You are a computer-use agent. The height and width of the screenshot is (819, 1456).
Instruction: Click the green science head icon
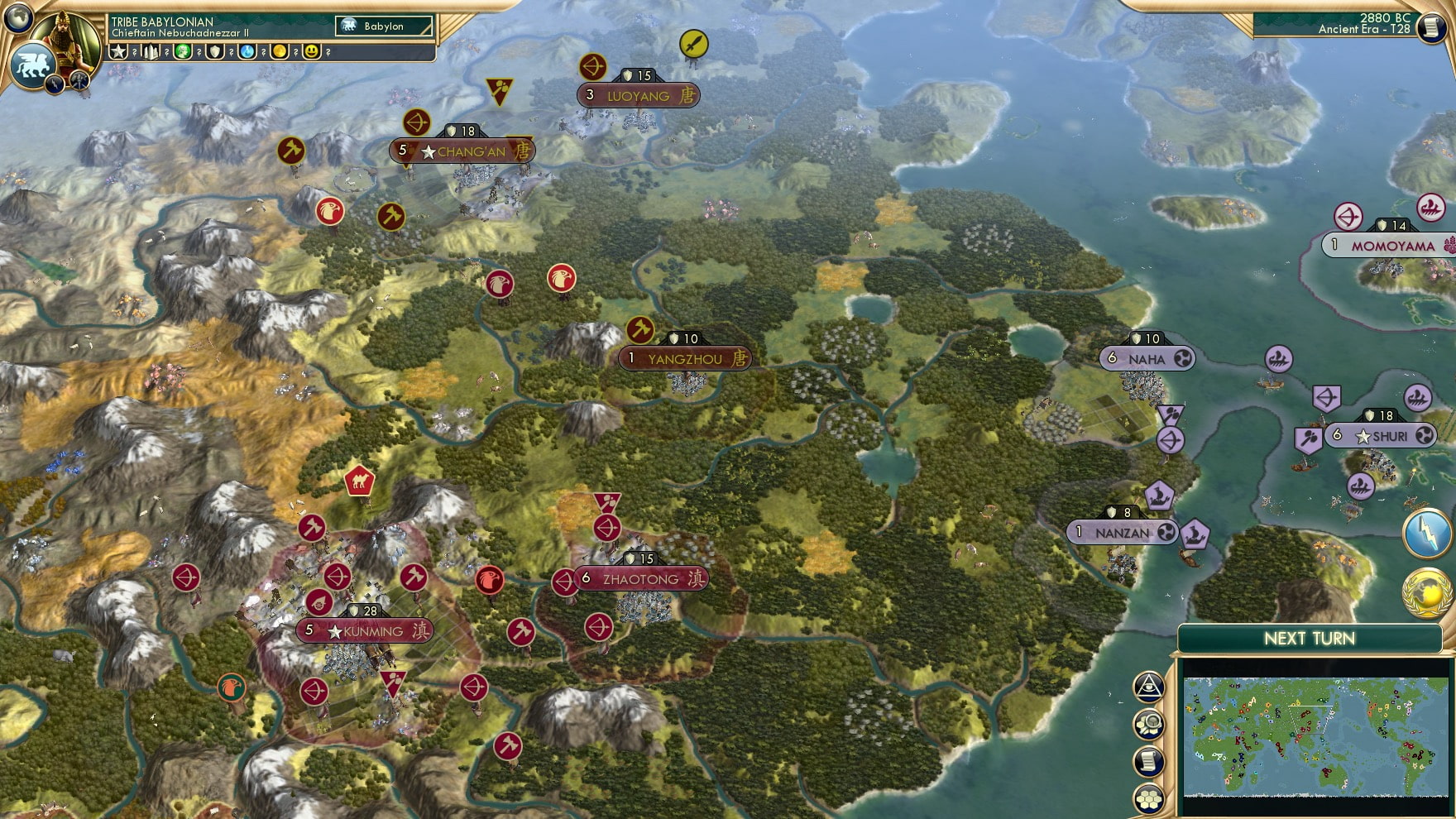(x=184, y=52)
